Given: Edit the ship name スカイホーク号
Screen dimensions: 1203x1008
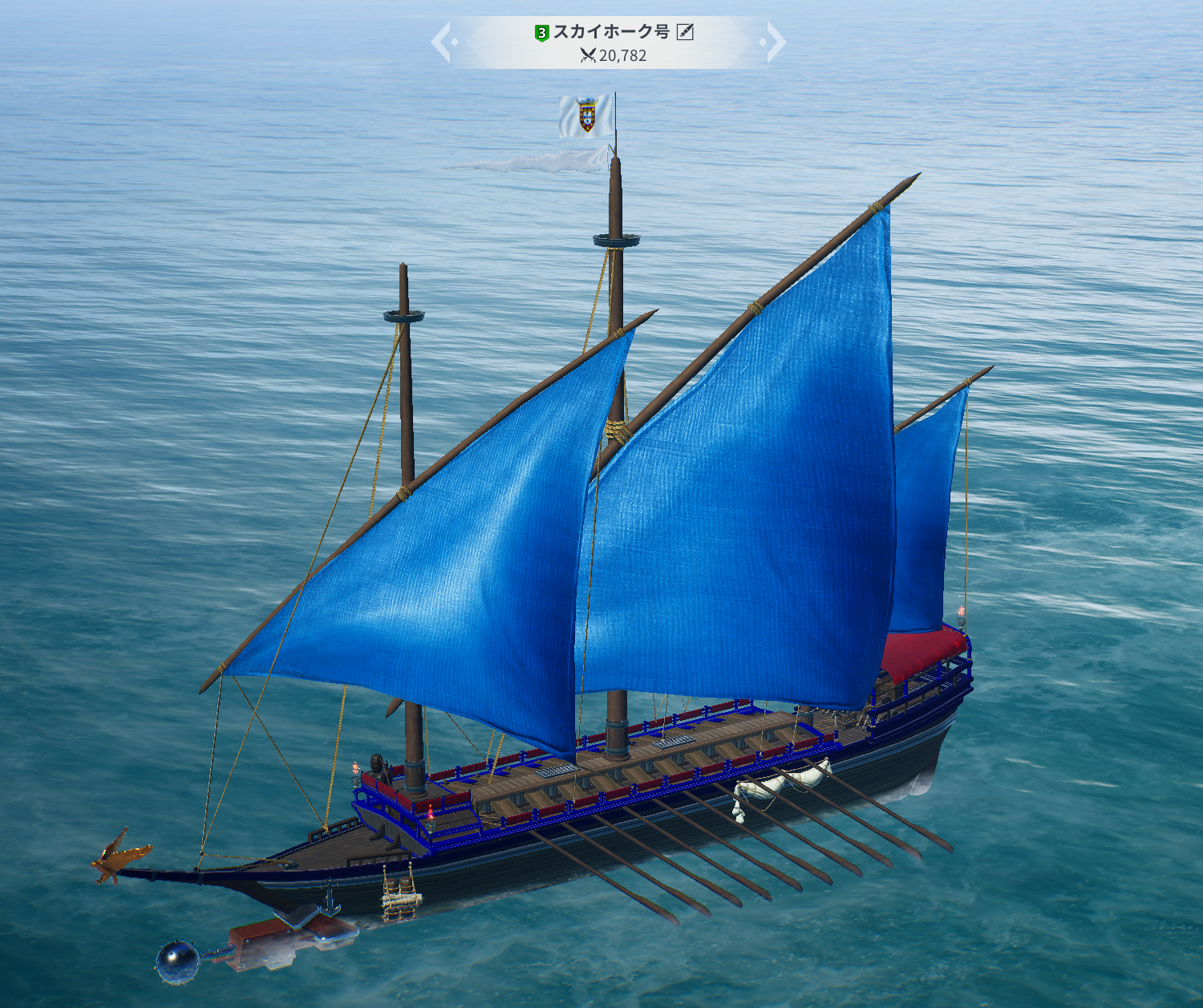Looking at the screenshot, I should 685,32.
